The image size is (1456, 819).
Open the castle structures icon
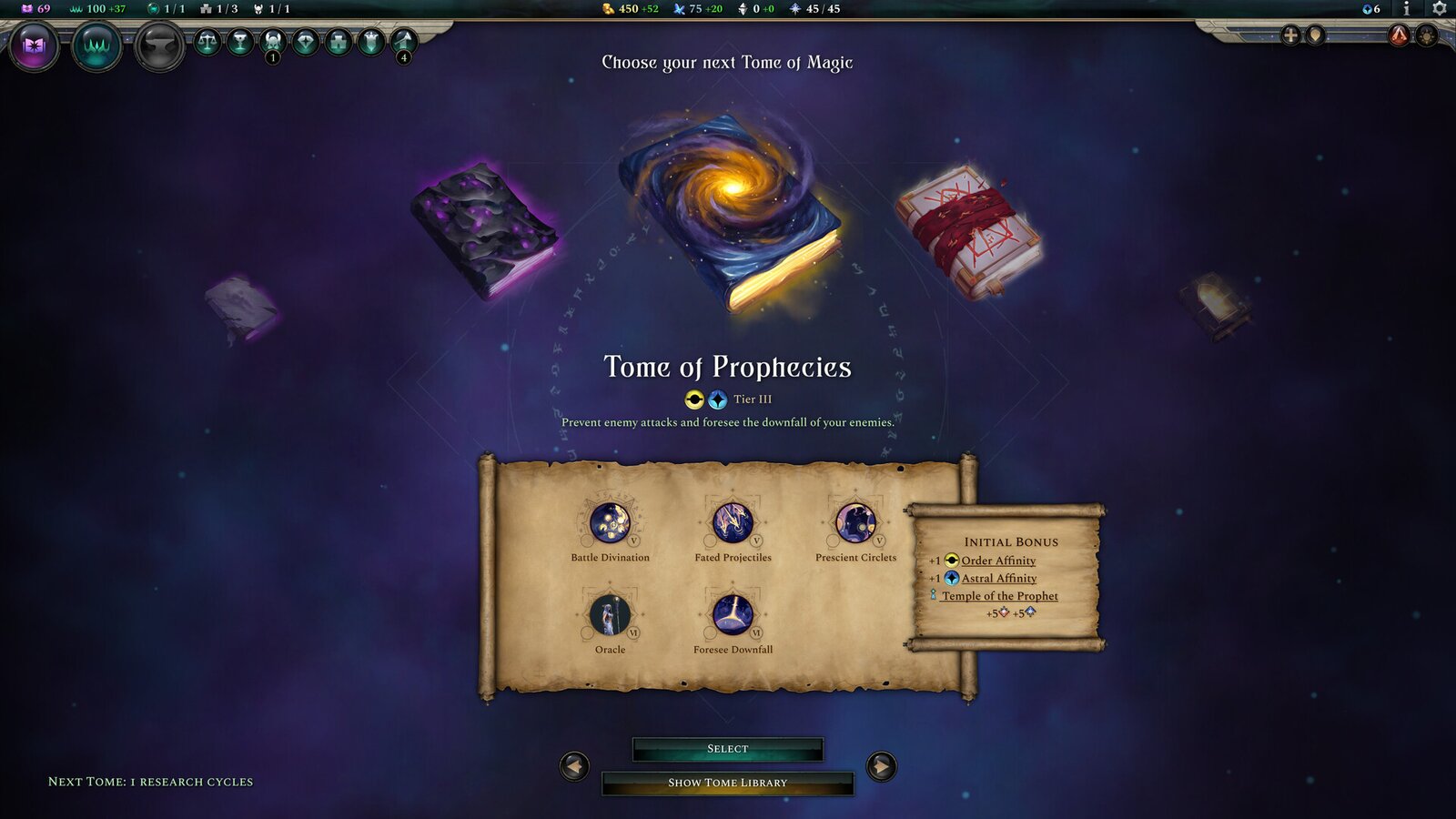[x=339, y=42]
